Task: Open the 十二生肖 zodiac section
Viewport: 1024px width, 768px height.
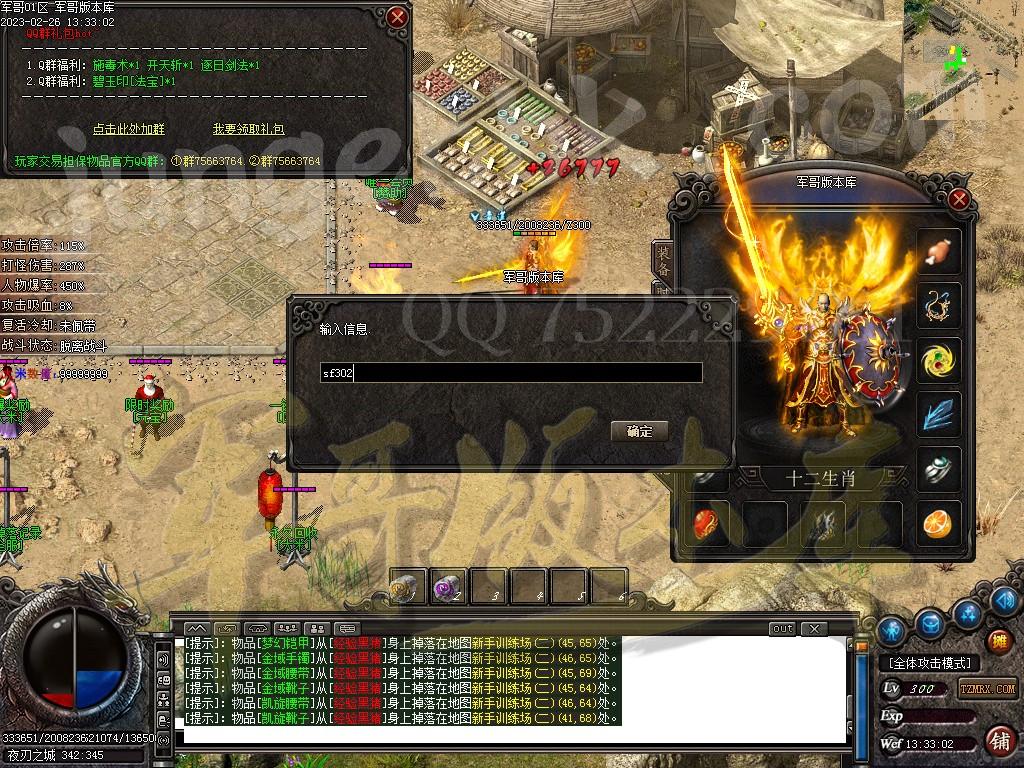Action: tap(819, 479)
